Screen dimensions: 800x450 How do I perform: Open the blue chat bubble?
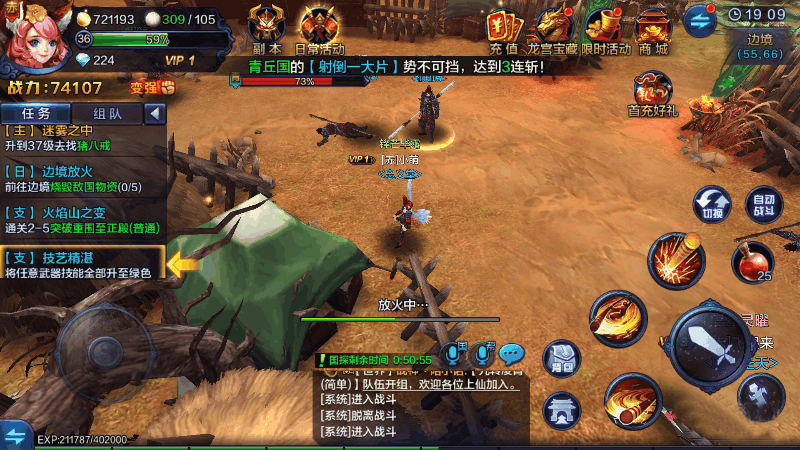(512, 353)
